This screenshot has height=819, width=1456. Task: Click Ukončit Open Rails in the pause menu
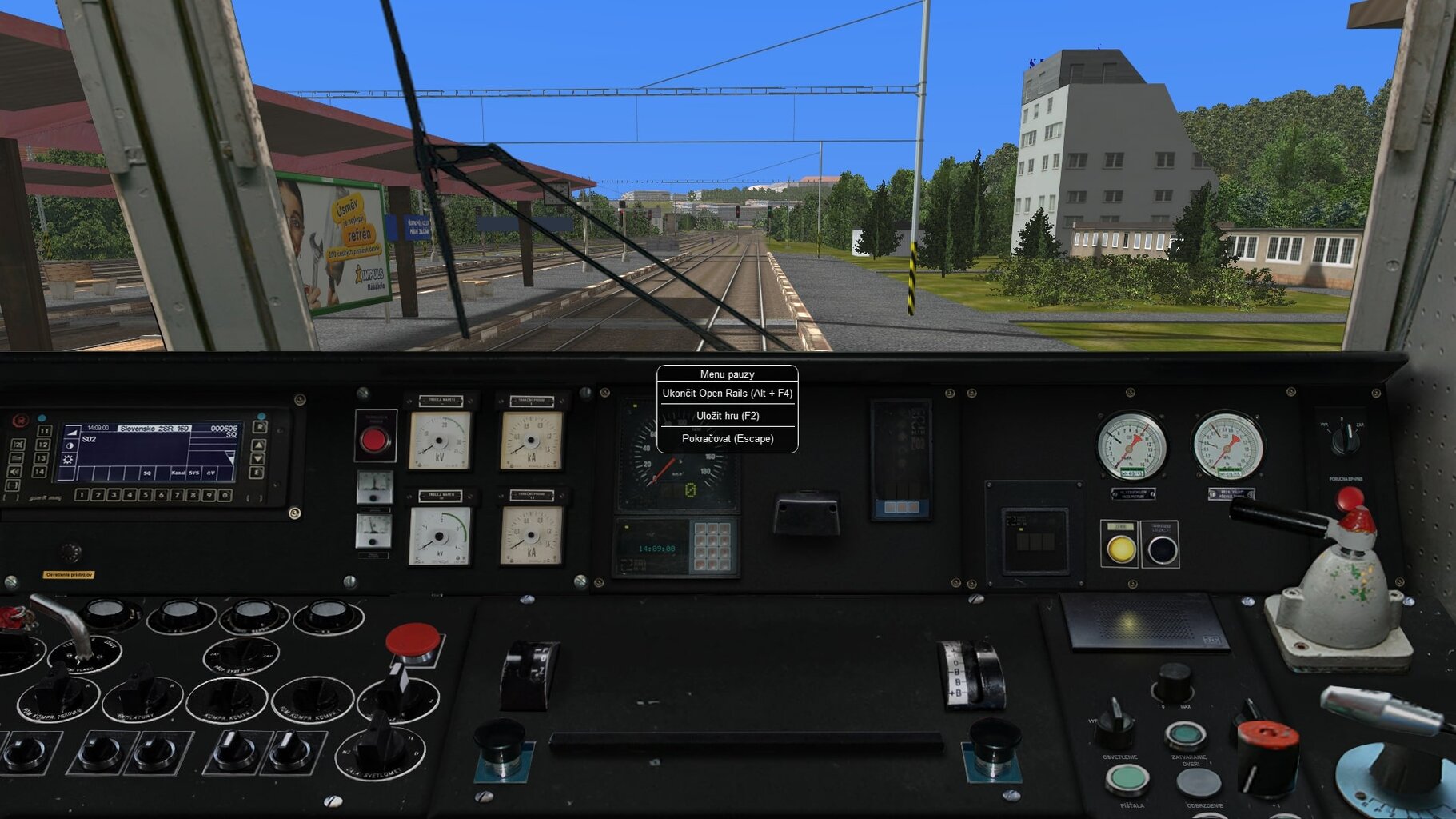click(x=726, y=394)
